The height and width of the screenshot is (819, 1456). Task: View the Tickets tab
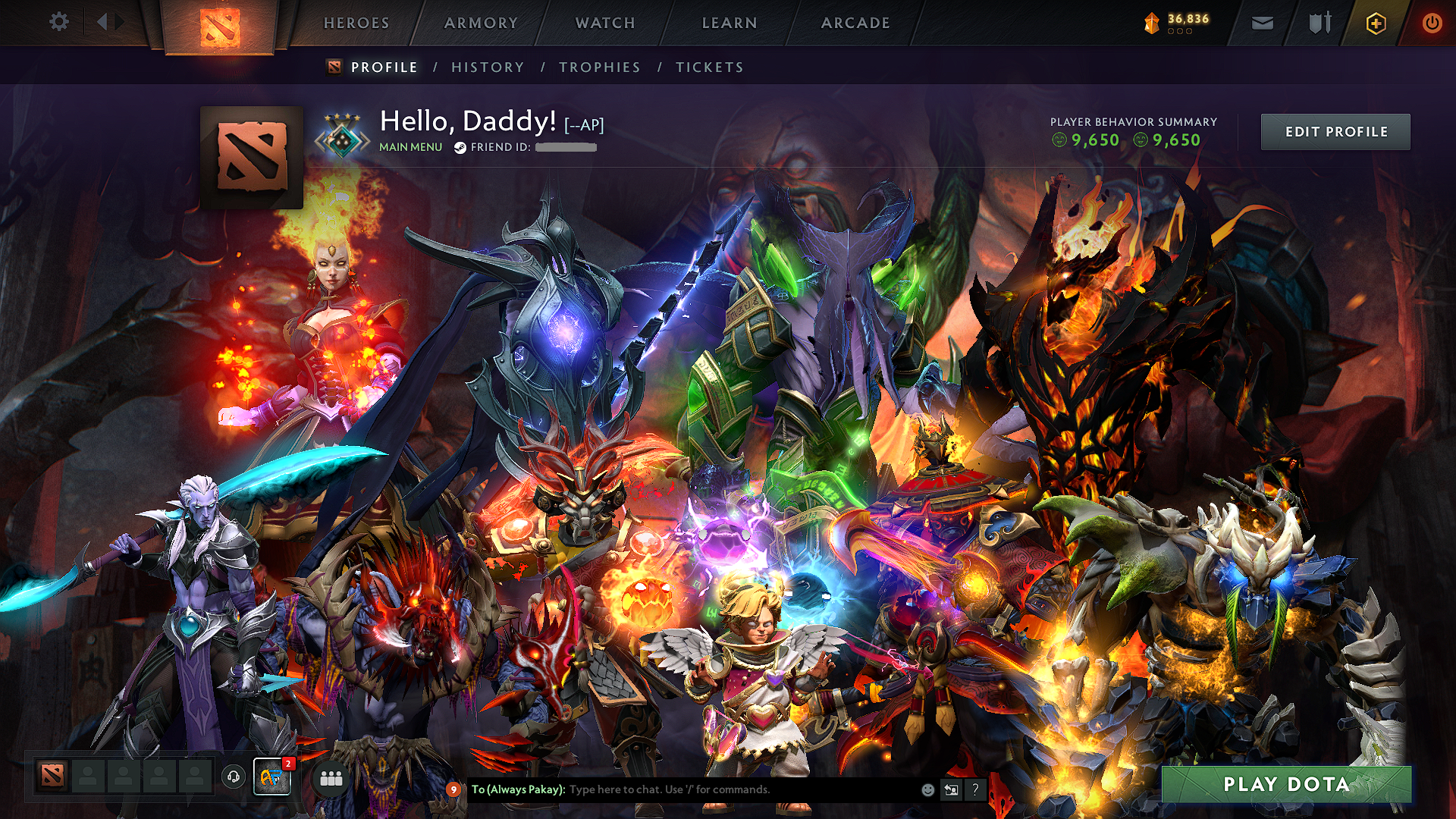(710, 67)
